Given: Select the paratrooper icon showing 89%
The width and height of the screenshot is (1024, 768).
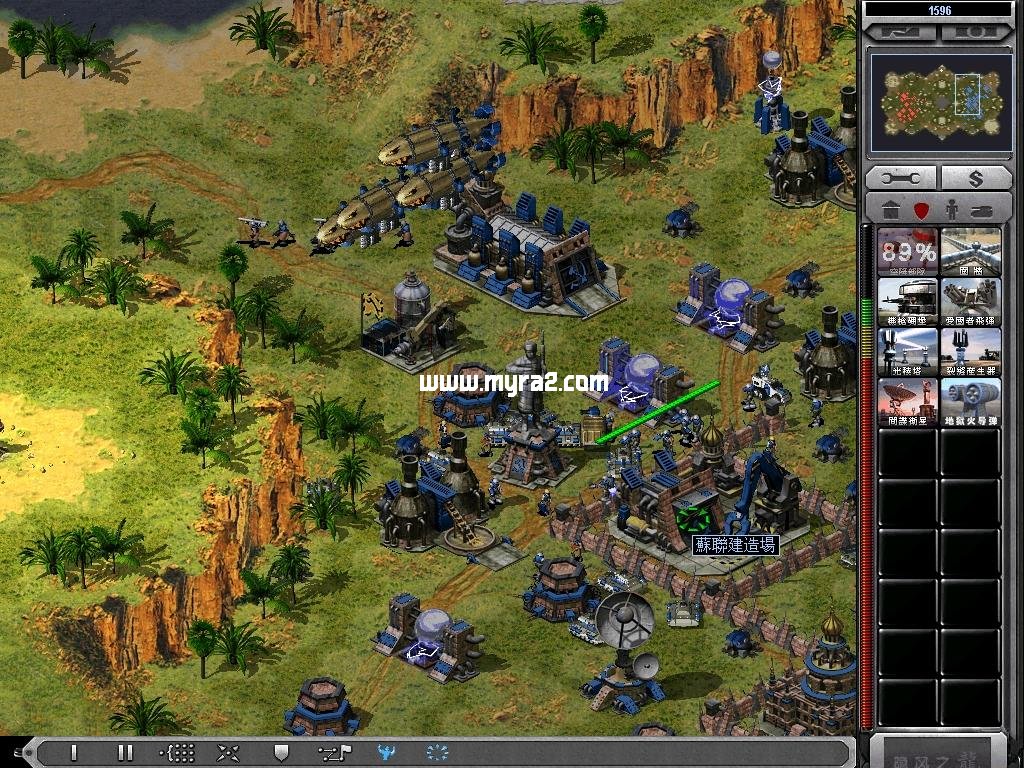Looking at the screenshot, I should coord(908,251).
